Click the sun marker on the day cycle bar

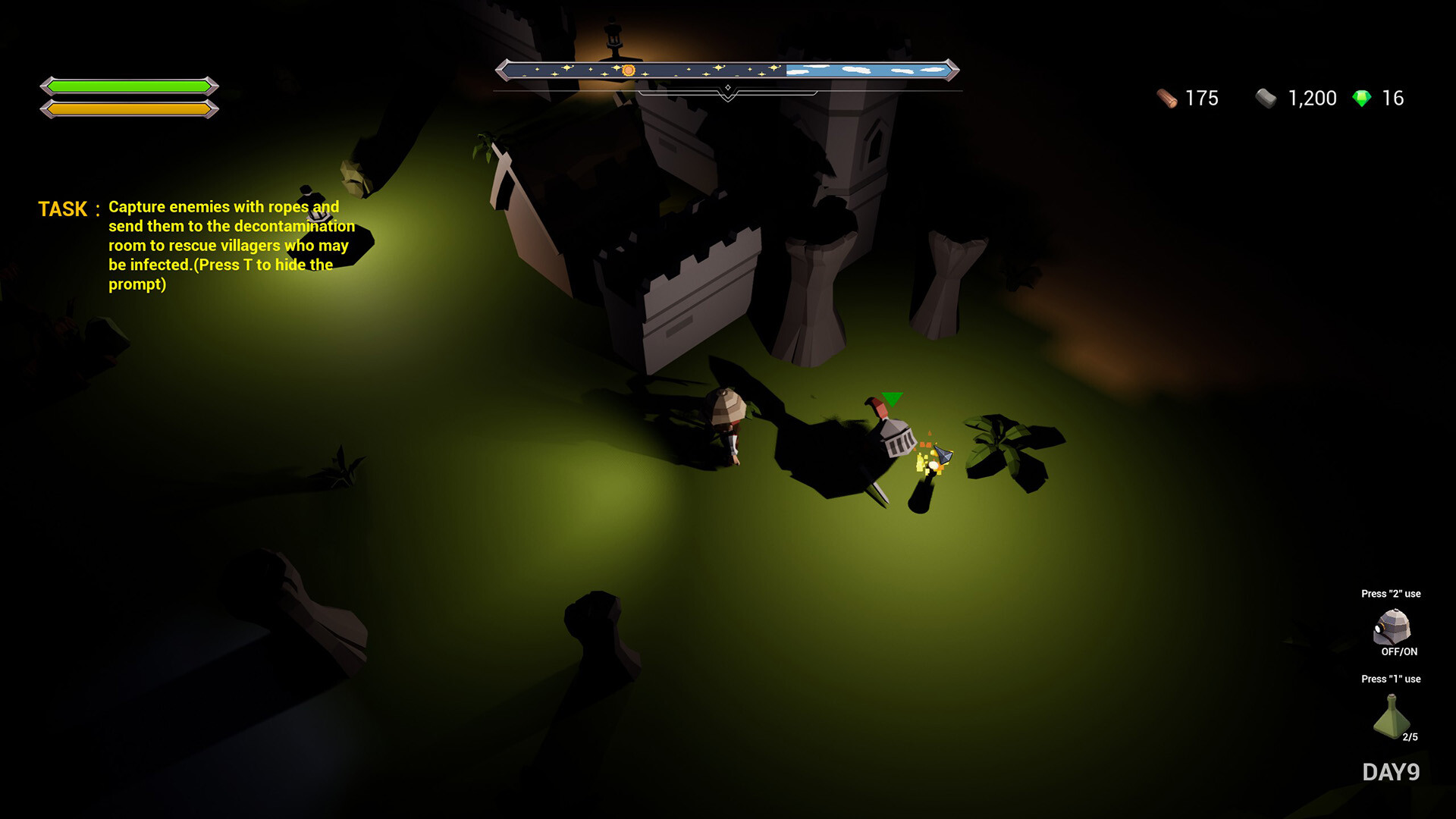click(628, 71)
